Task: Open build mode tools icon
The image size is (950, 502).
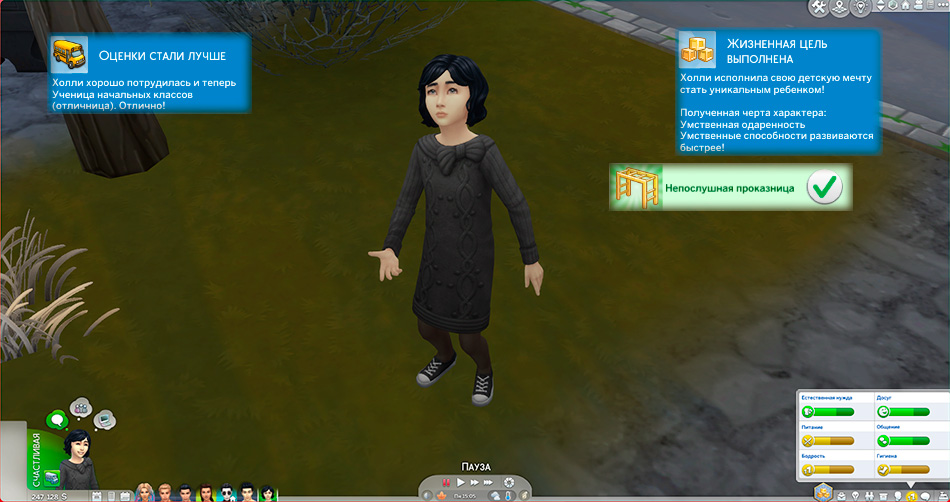Action: 823,8
